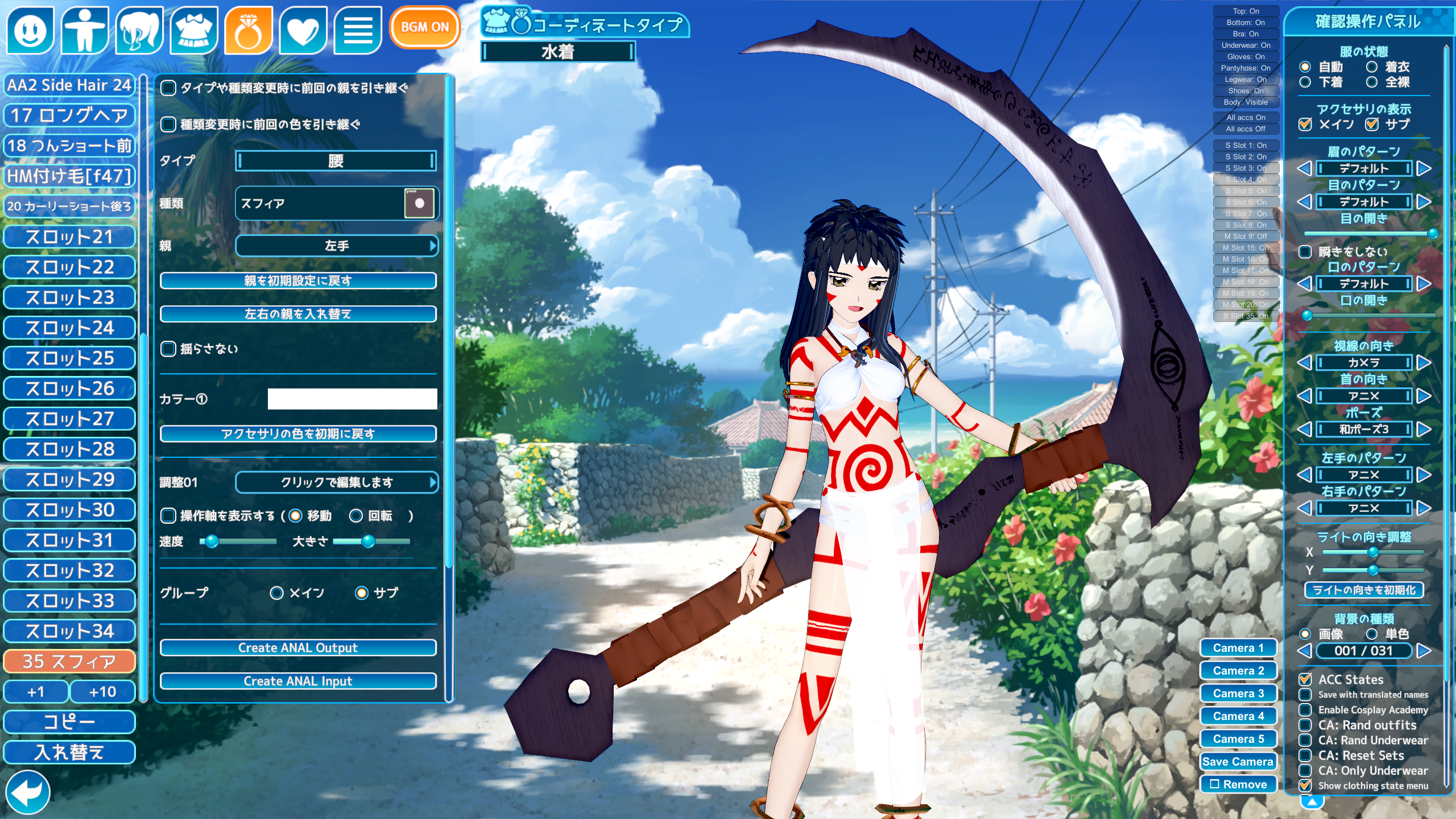Toggle the BGM ON button
Image resolution: width=1456 pixels, height=819 pixels.
point(424,27)
